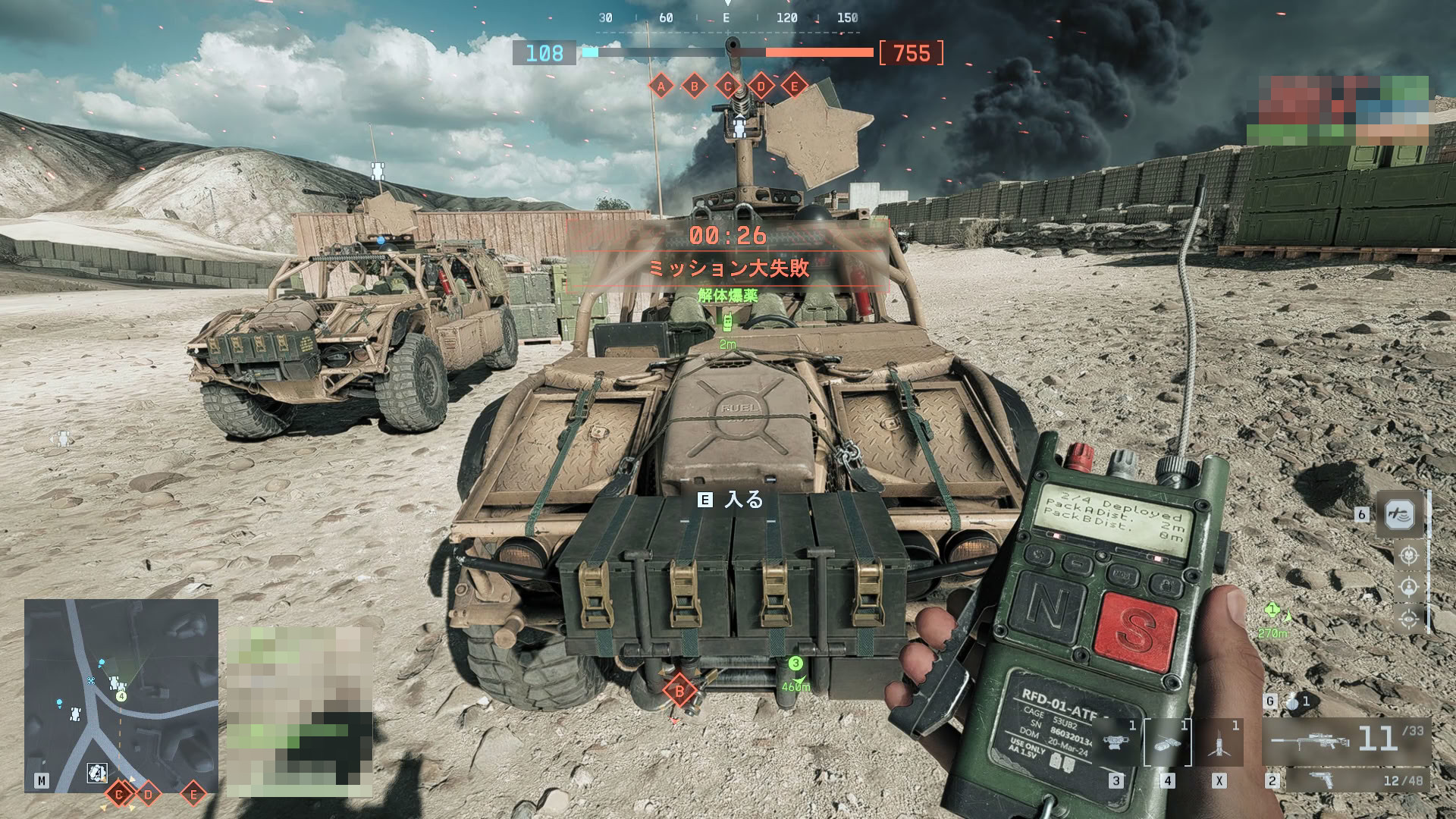
Task: Select objective B in the top capture row
Action: point(695,86)
